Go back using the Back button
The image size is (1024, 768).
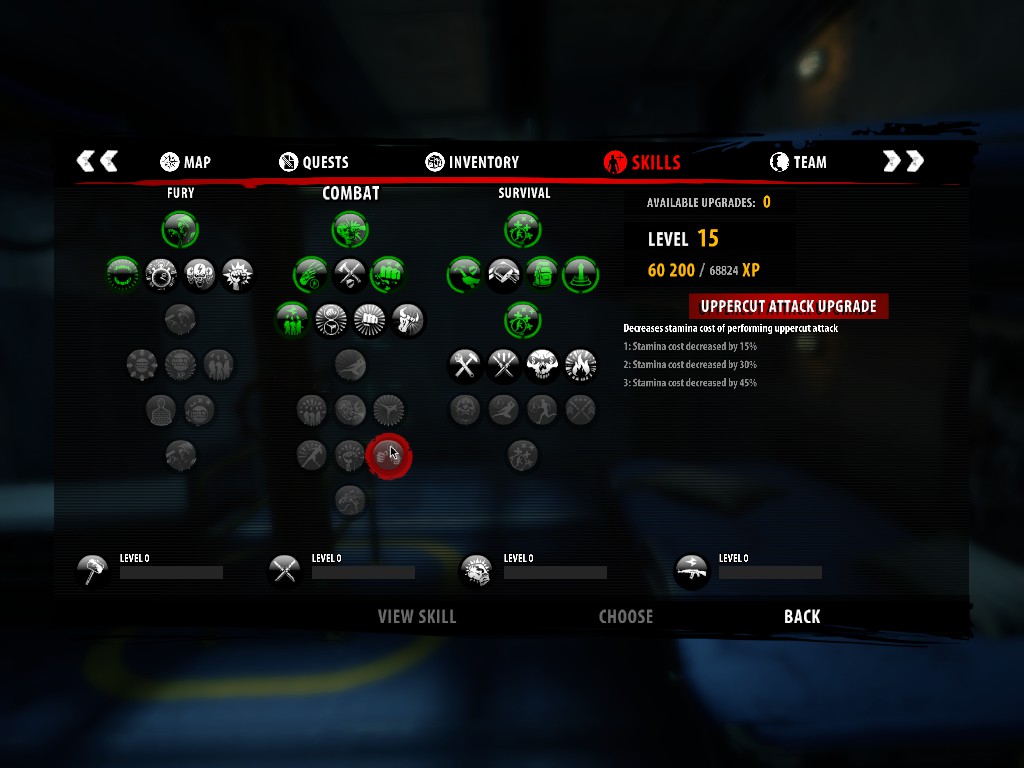tap(802, 617)
